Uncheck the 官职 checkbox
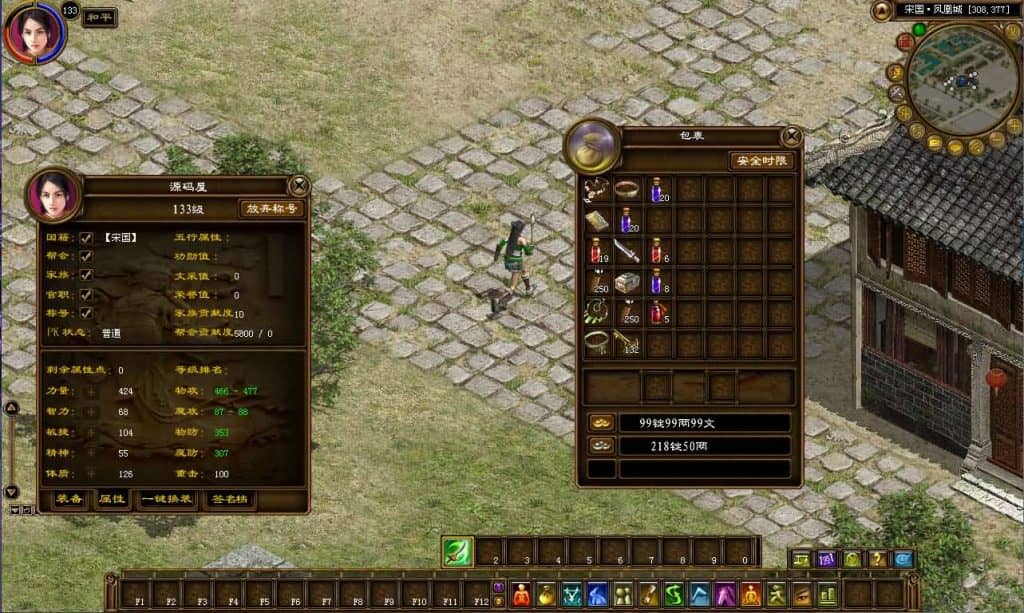 pyautogui.click(x=86, y=294)
